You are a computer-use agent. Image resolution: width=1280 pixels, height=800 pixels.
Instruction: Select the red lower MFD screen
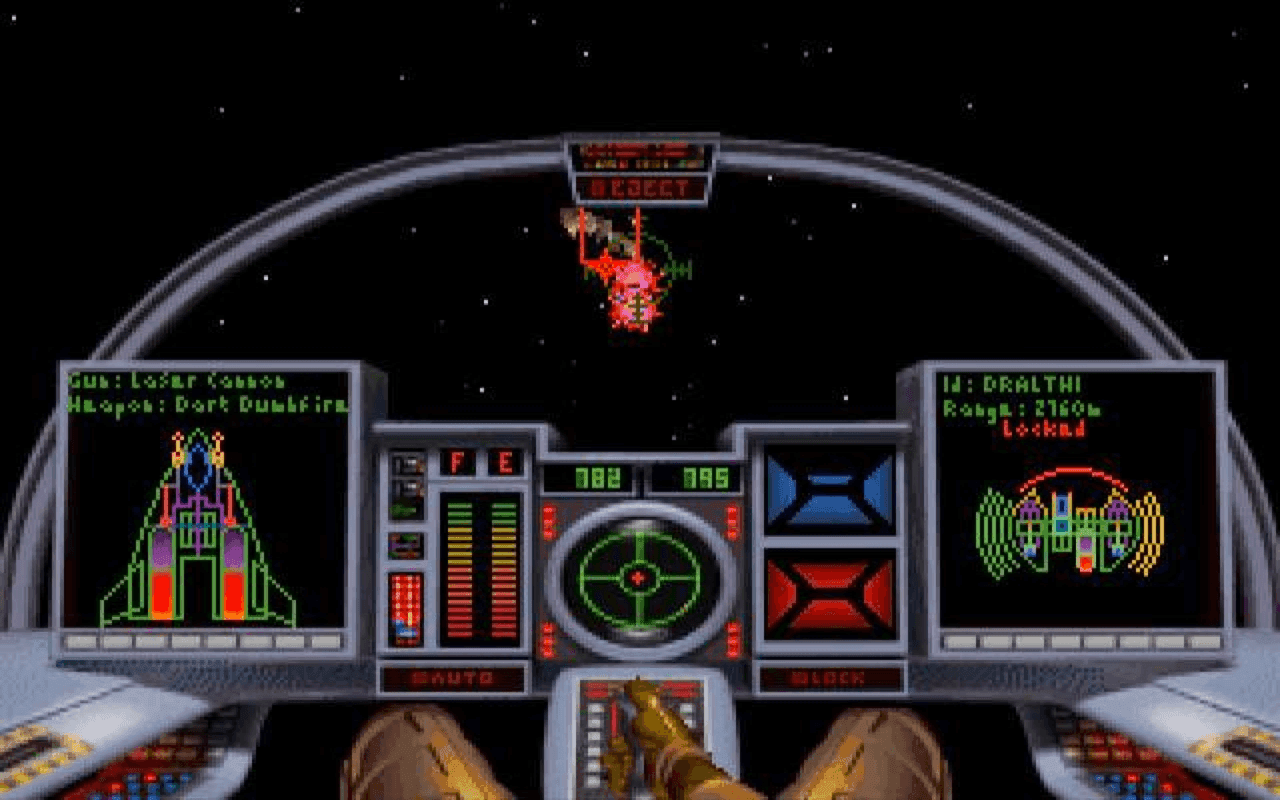point(830,590)
